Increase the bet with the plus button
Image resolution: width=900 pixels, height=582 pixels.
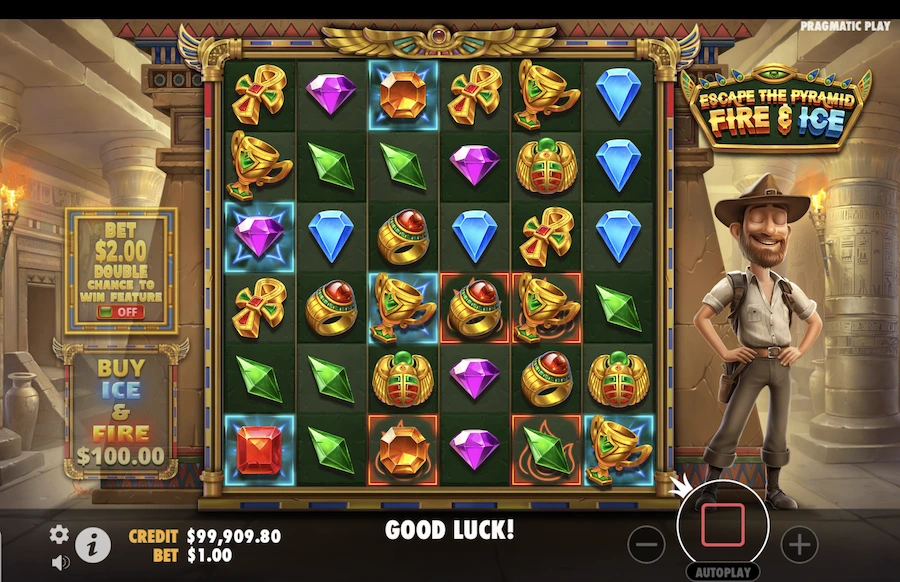tap(798, 544)
